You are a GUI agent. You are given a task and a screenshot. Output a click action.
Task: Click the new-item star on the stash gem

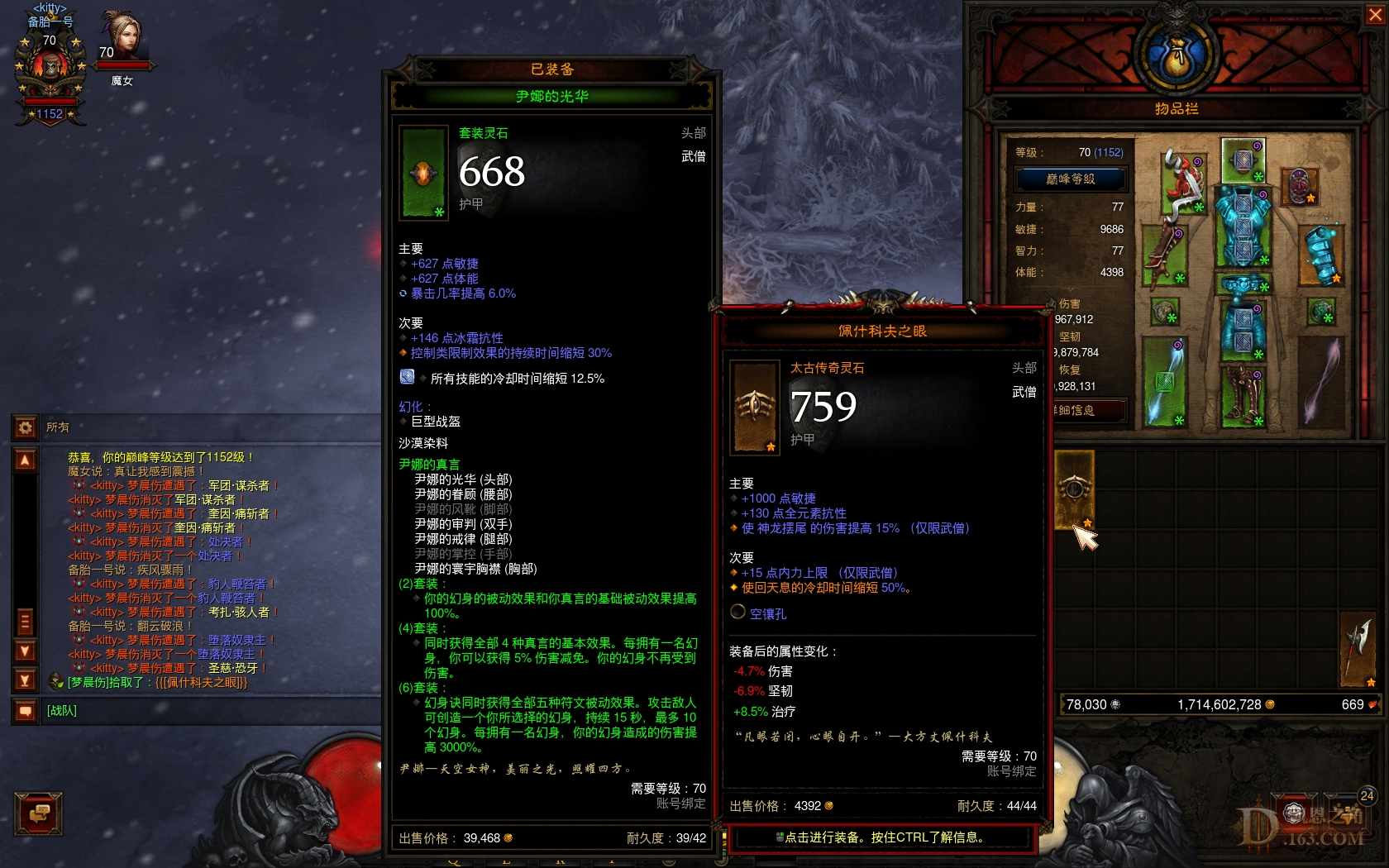[1086, 521]
